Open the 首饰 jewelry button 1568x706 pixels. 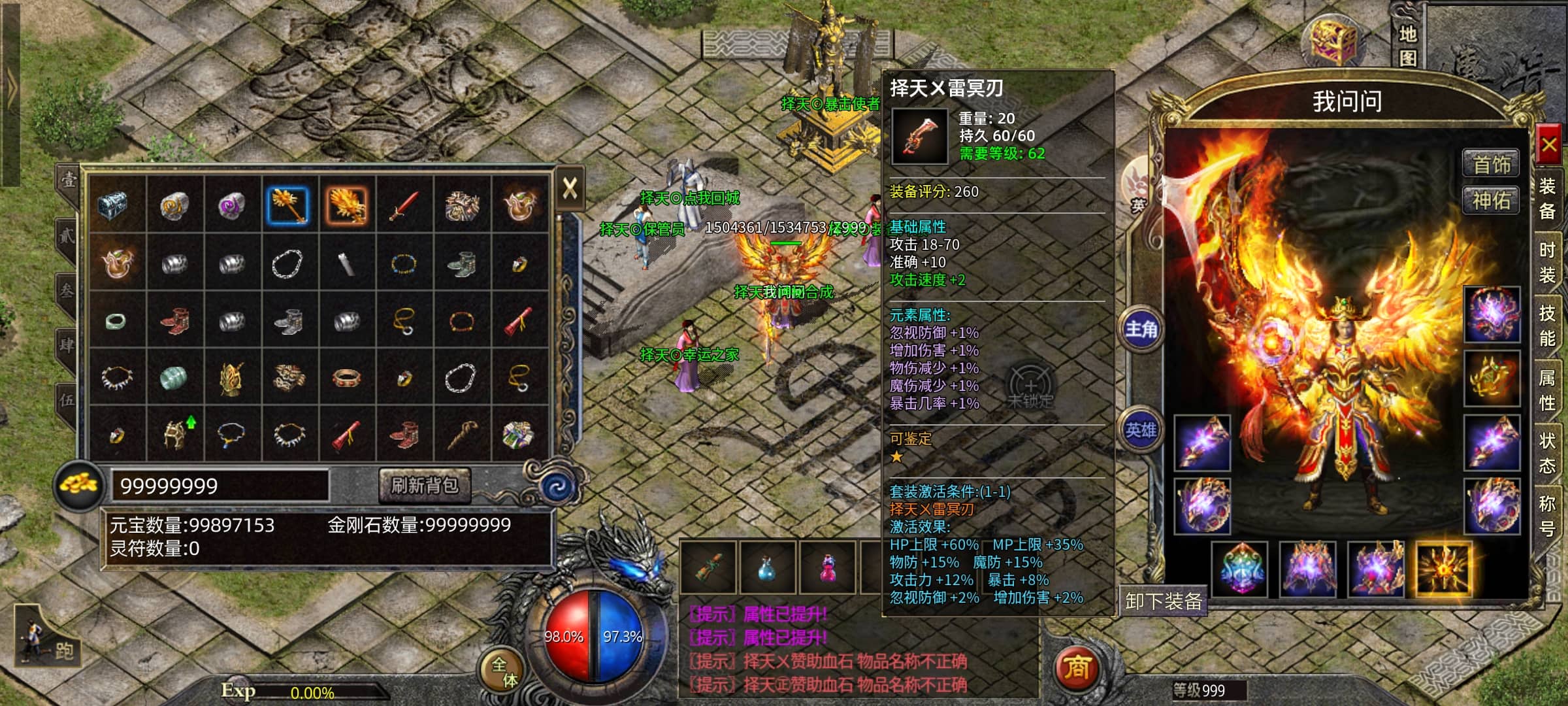click(1491, 163)
